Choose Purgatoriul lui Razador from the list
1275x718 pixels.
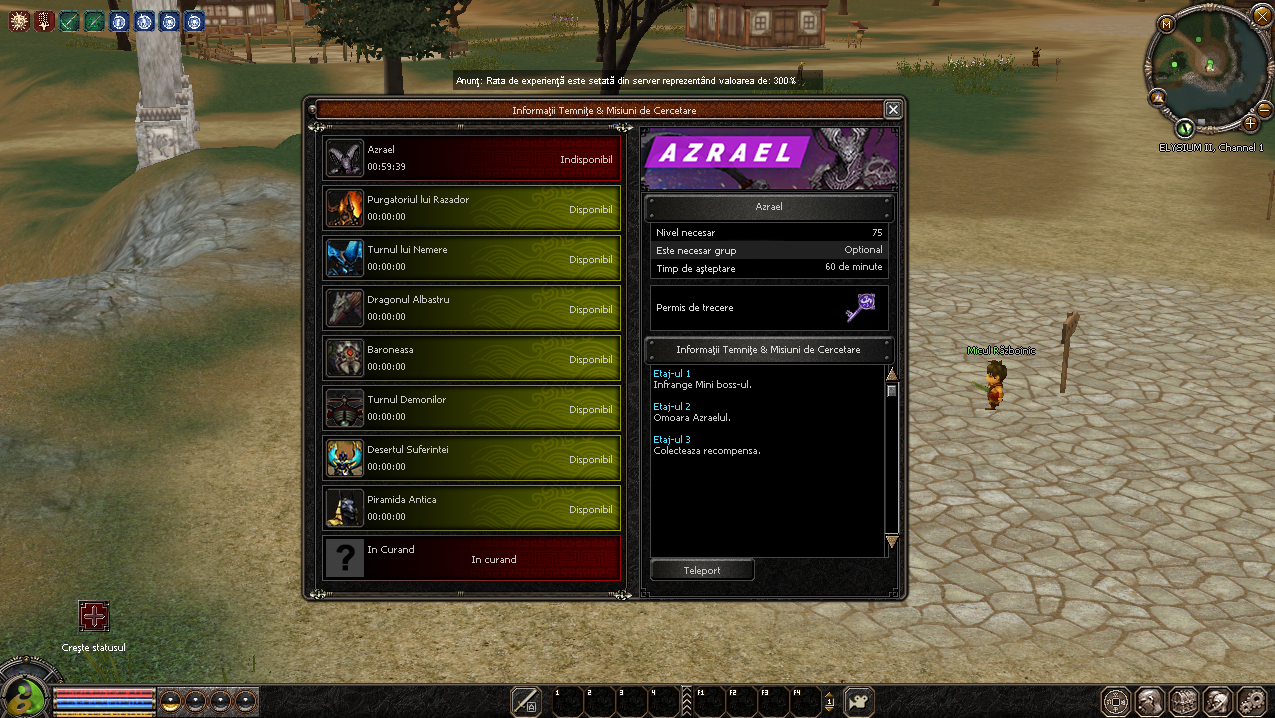point(471,210)
